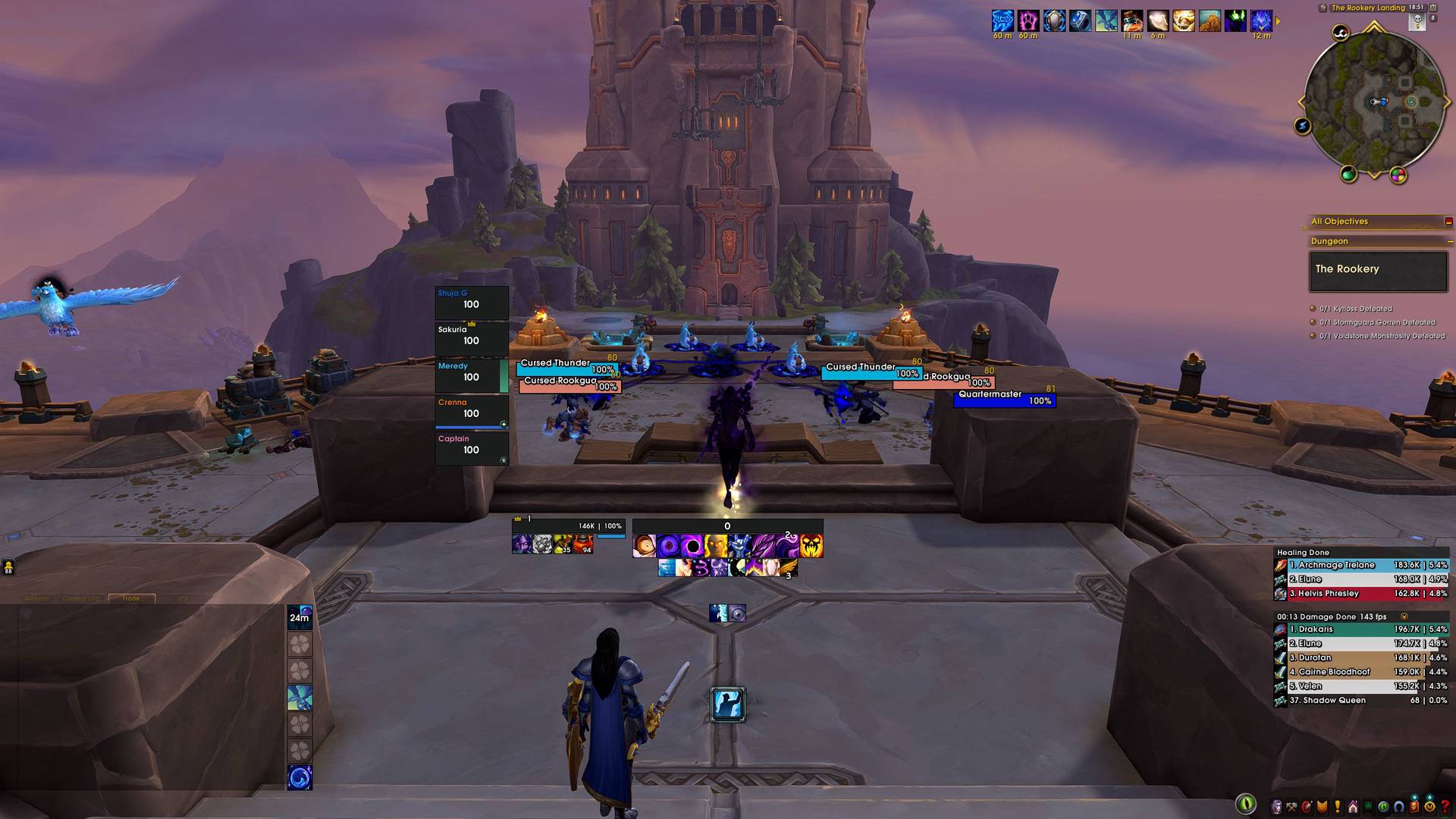This screenshot has height=819, width=1456.
Task: Open the quest log exclamation mark button
Action: click(1338, 807)
